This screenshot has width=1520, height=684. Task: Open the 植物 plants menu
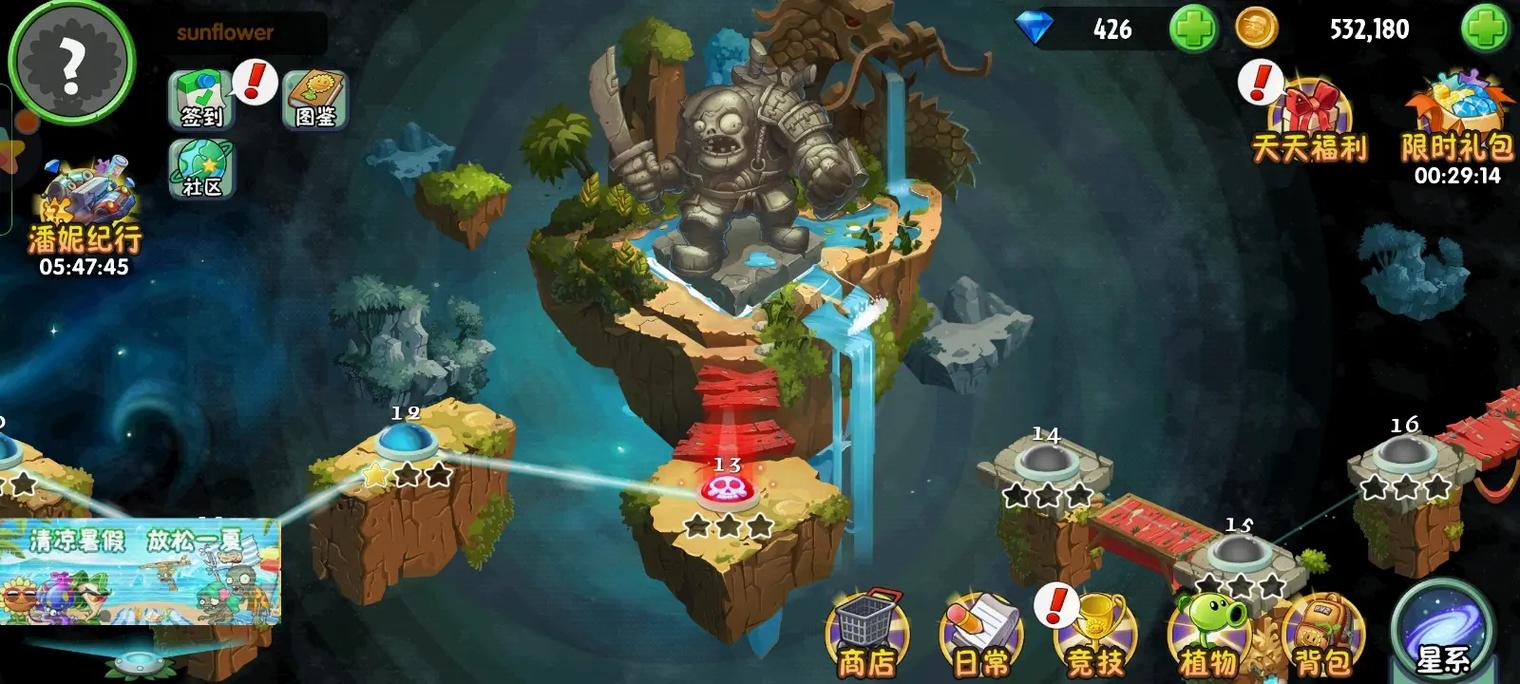coord(1208,632)
